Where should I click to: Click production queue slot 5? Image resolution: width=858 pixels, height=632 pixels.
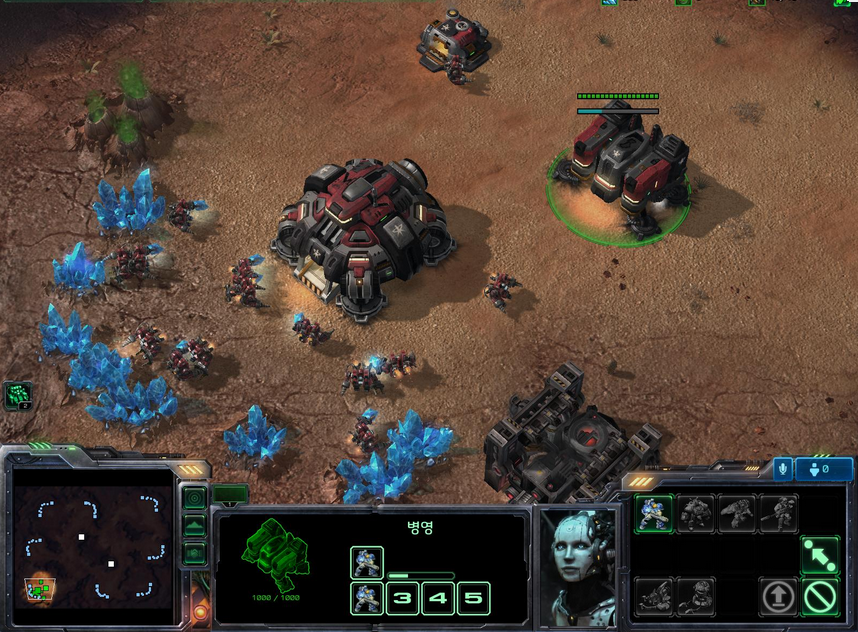tap(473, 598)
